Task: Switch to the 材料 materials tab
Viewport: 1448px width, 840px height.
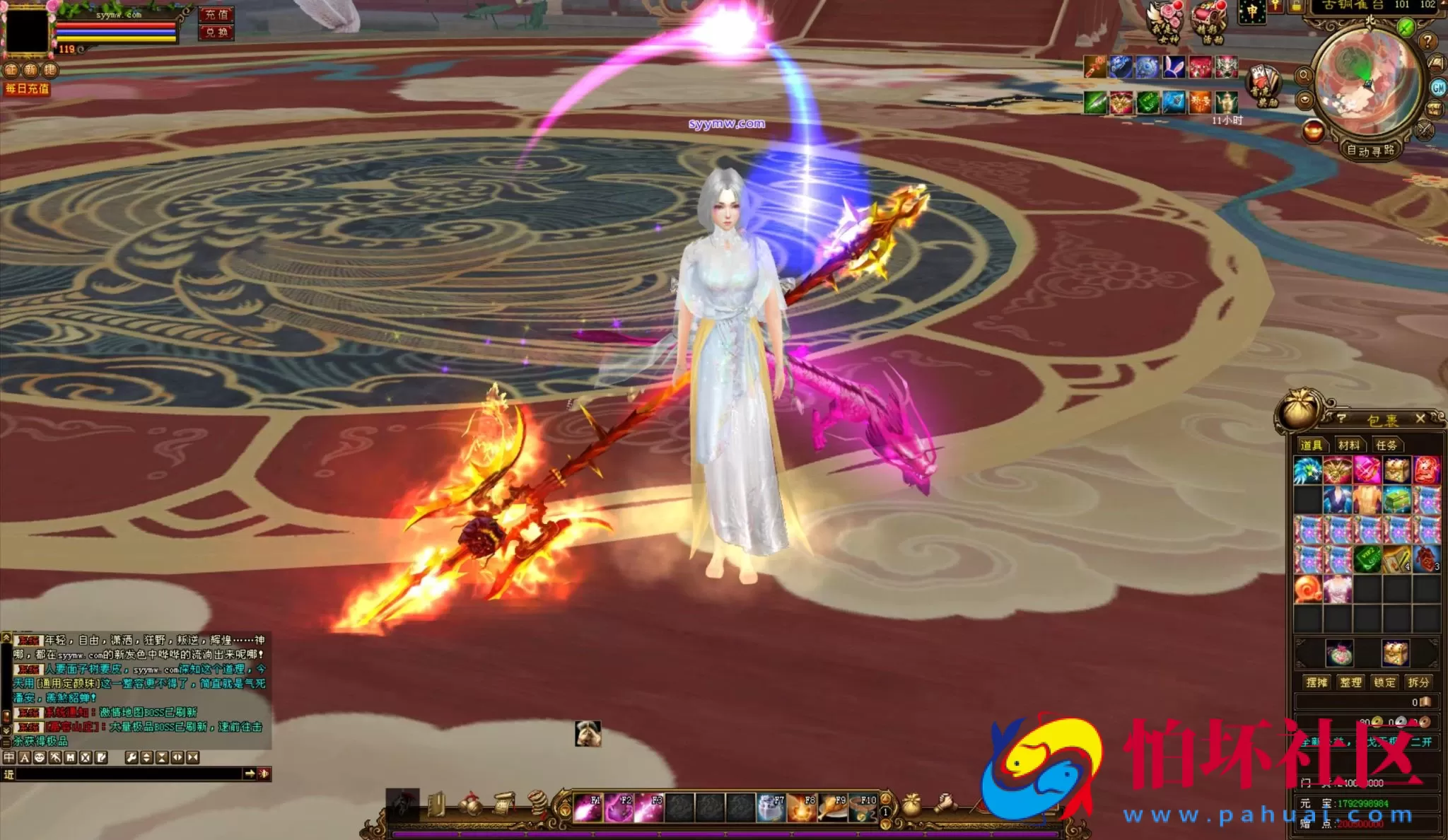Action: (x=1348, y=445)
